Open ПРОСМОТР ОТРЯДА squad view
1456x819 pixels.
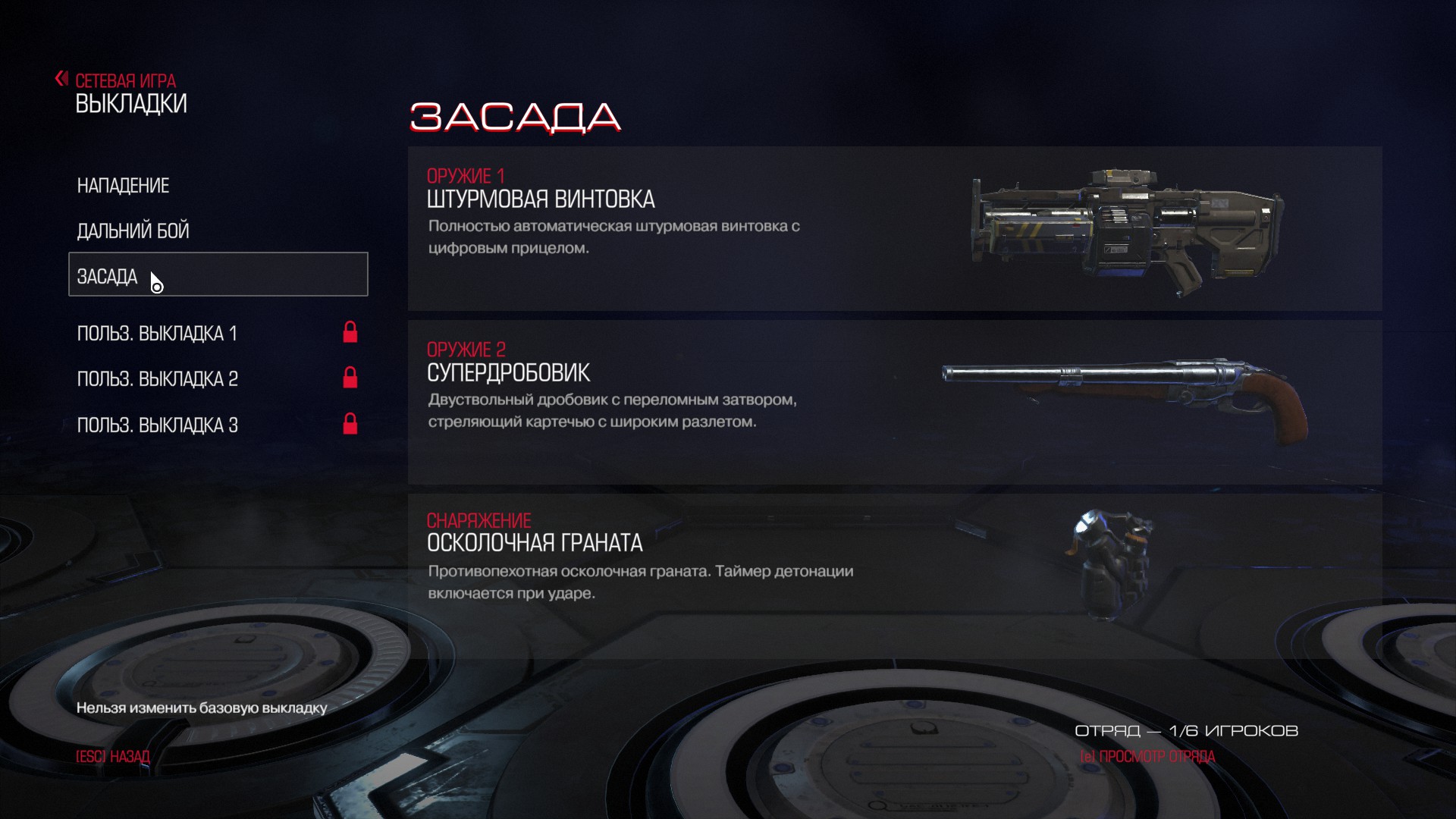[x=1147, y=757]
